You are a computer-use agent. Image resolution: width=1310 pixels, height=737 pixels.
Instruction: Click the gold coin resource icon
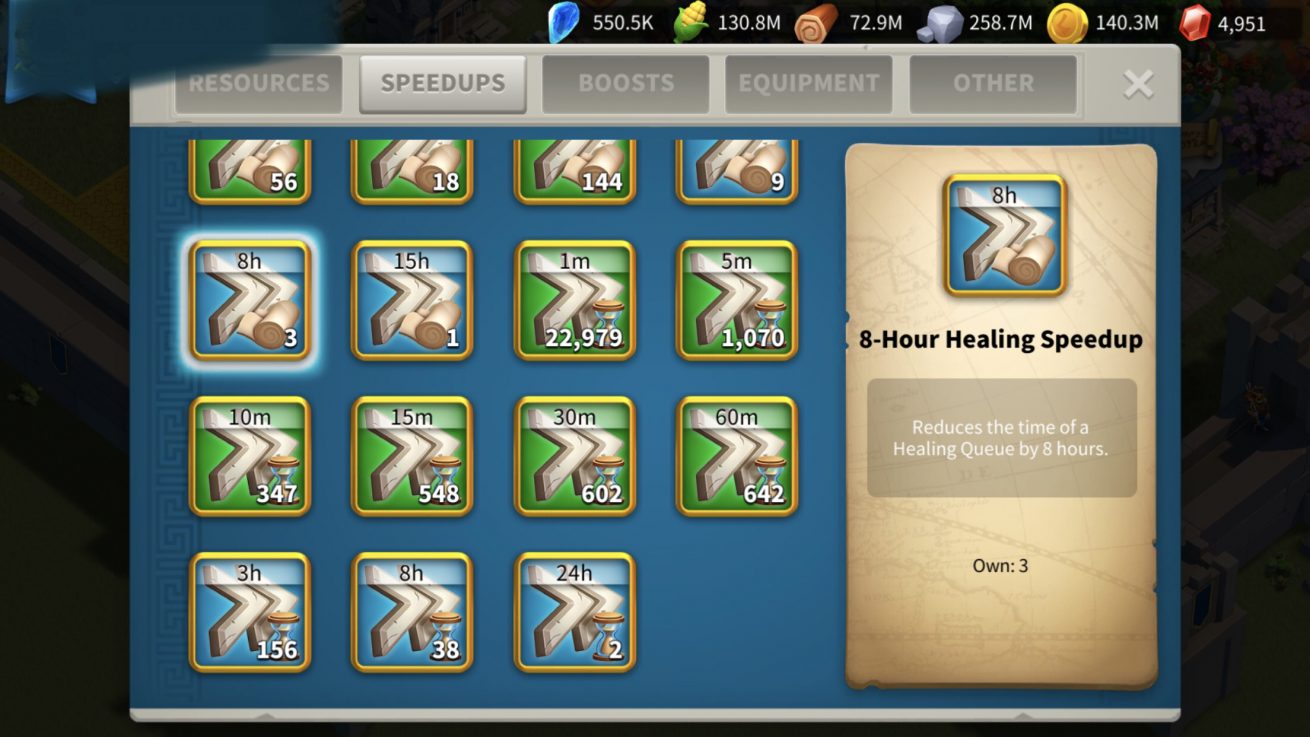[1067, 23]
